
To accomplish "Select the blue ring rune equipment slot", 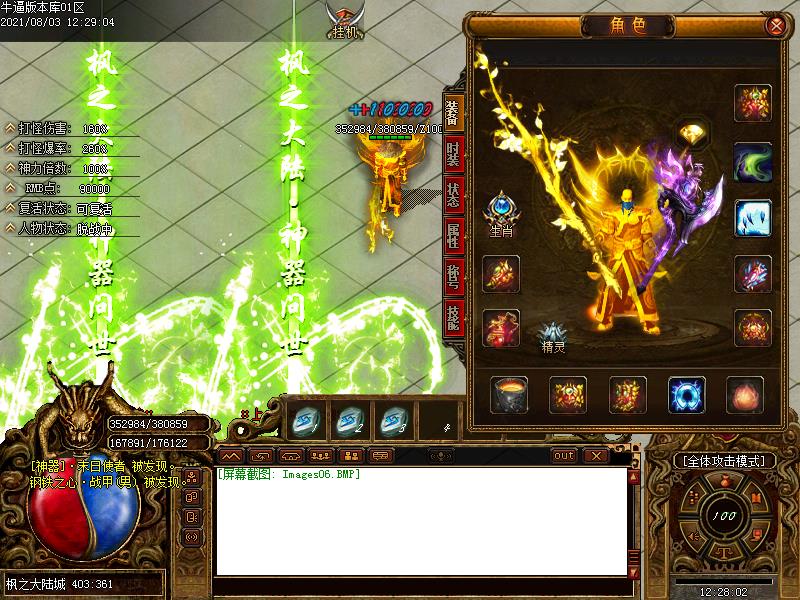I will [686, 395].
